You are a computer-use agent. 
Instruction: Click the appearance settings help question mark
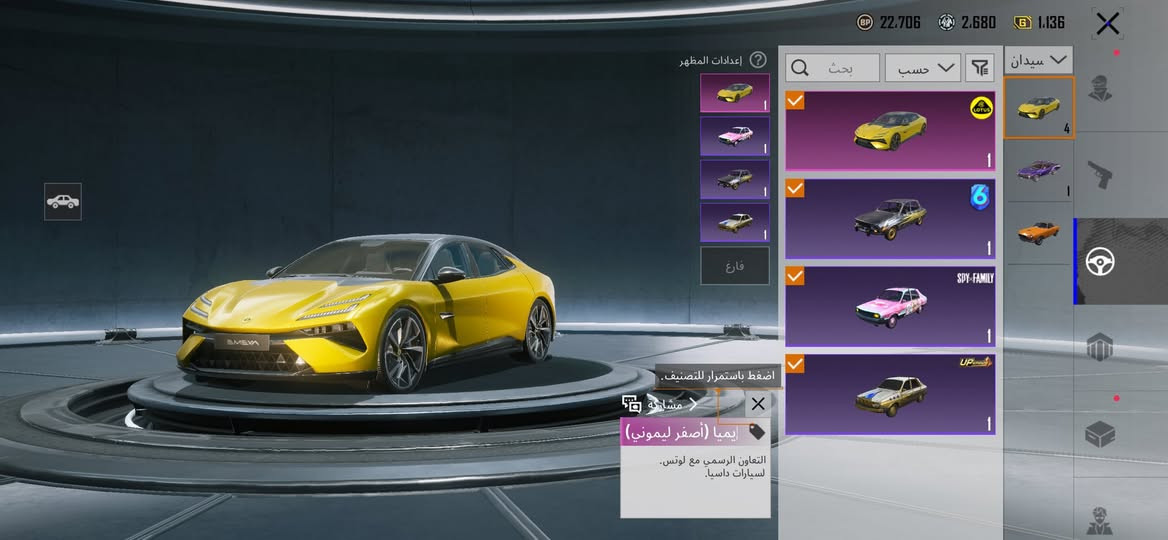759,60
